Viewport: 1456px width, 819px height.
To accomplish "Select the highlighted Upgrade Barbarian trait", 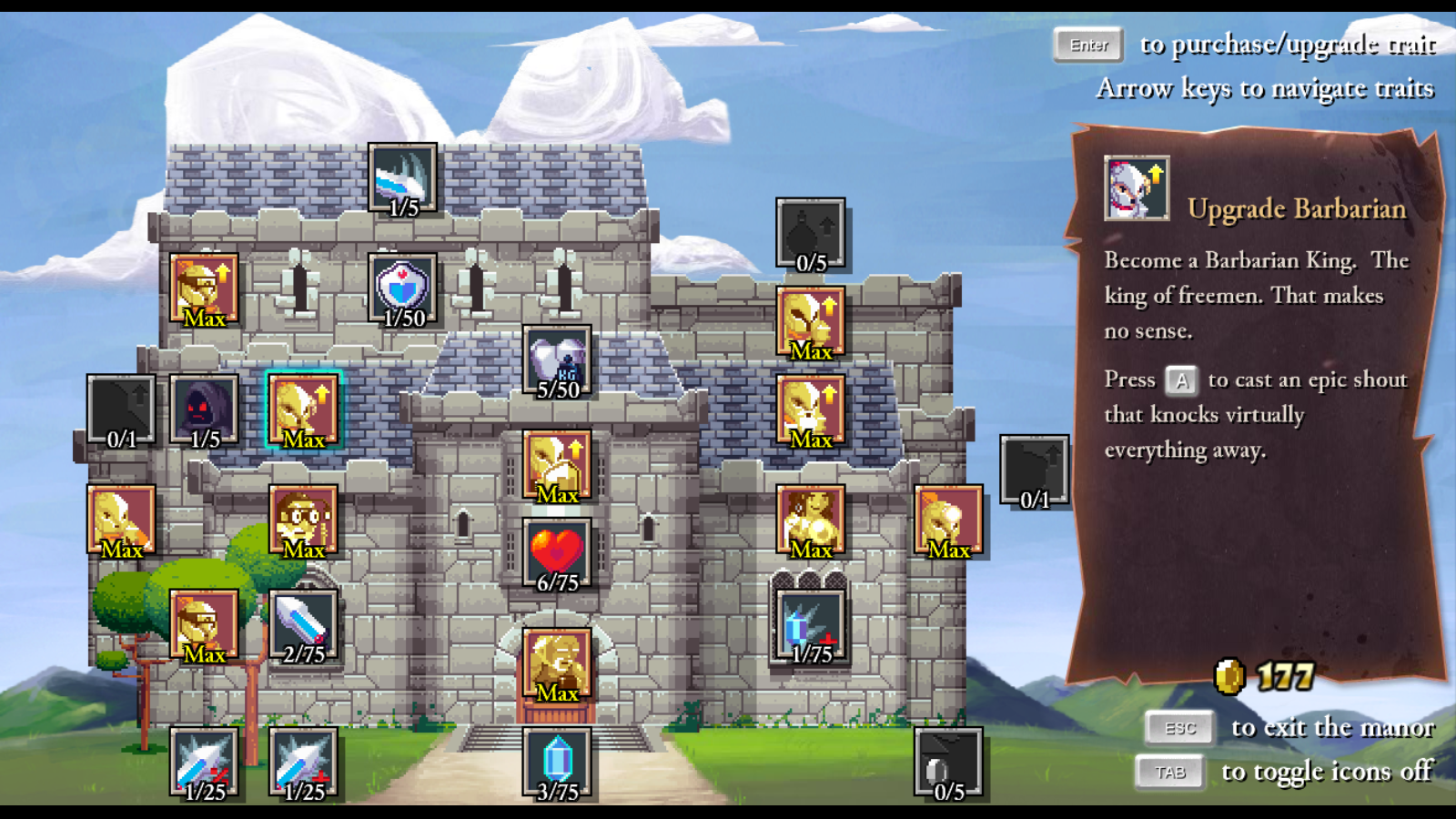I will point(304,409).
